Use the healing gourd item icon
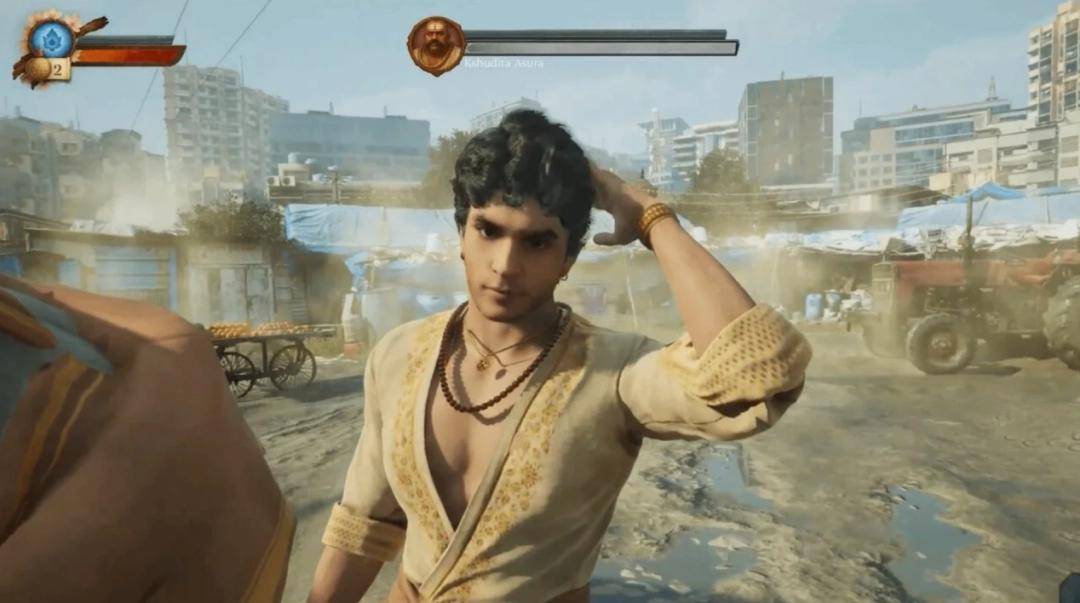This screenshot has width=1080, height=603. 37,69
